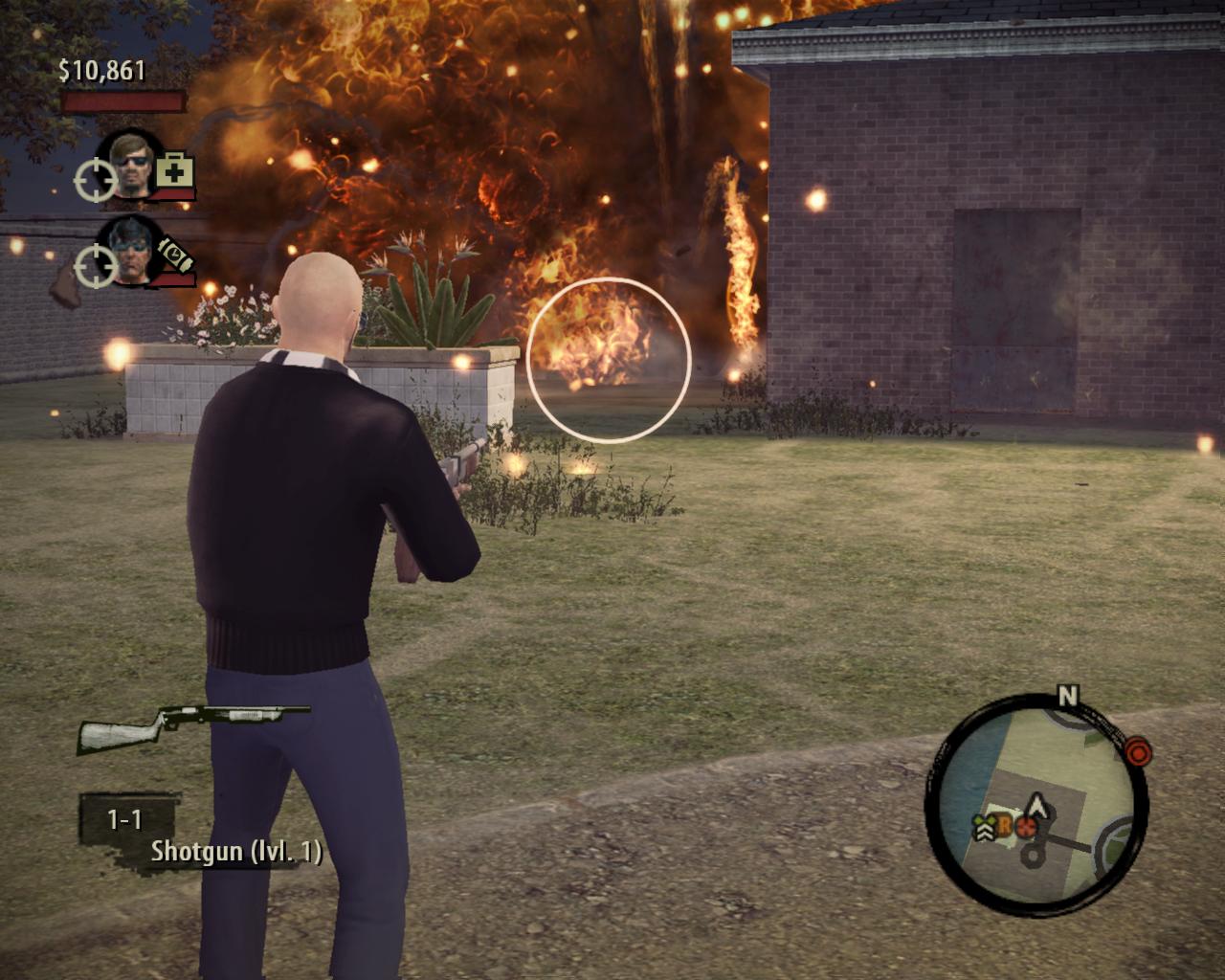Click the white player arrow on minimap
The width and height of the screenshot is (1225, 980).
pyautogui.click(x=1036, y=807)
